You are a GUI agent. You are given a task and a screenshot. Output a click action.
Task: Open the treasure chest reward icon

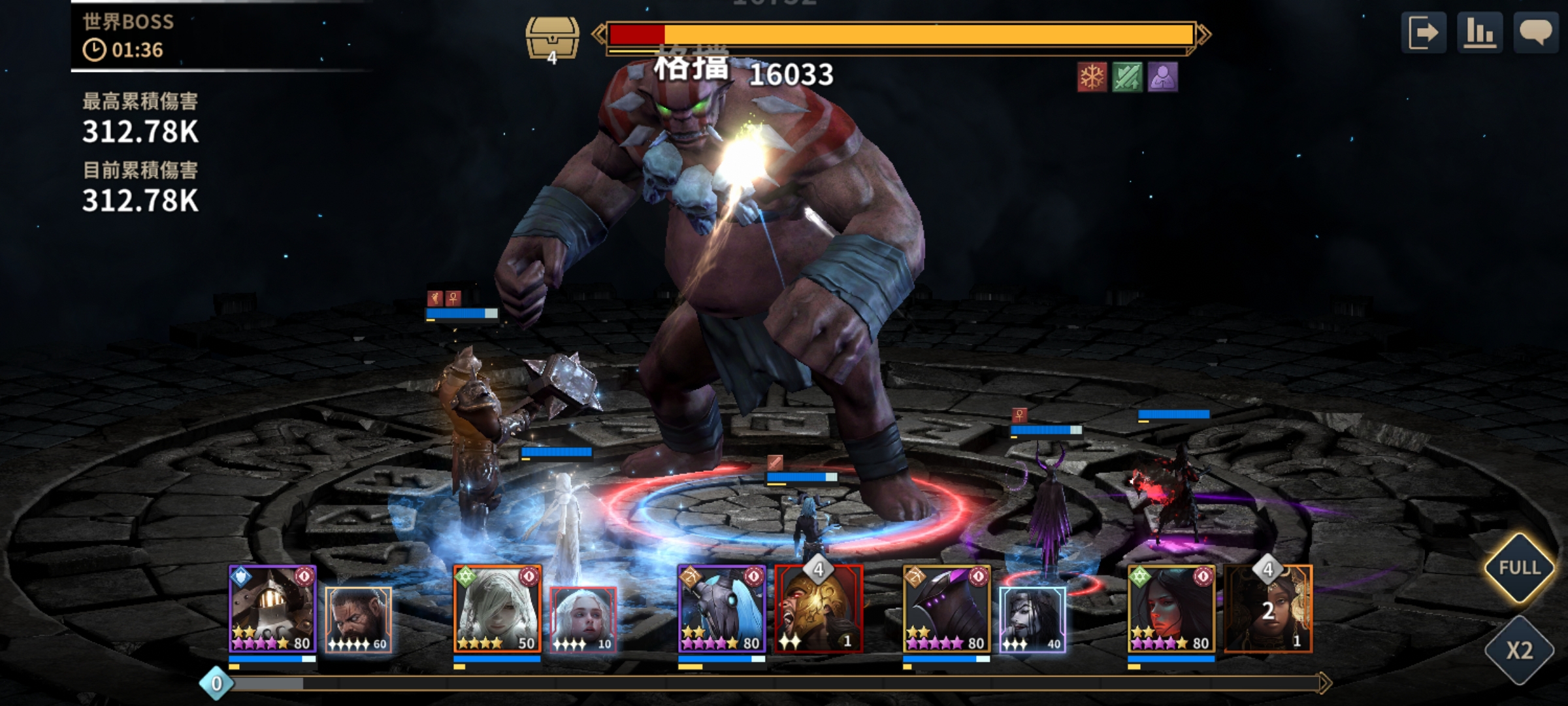(x=552, y=38)
